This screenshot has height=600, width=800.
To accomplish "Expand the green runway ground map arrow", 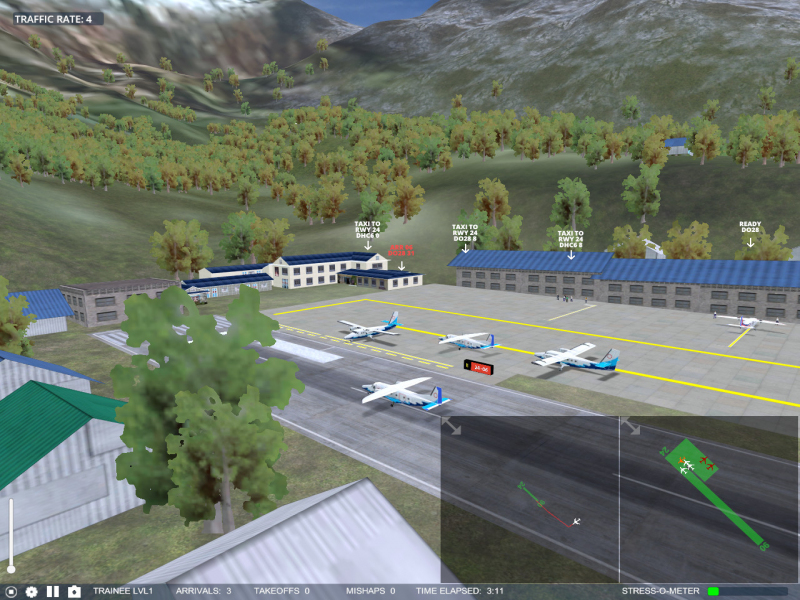I will click(x=631, y=427).
